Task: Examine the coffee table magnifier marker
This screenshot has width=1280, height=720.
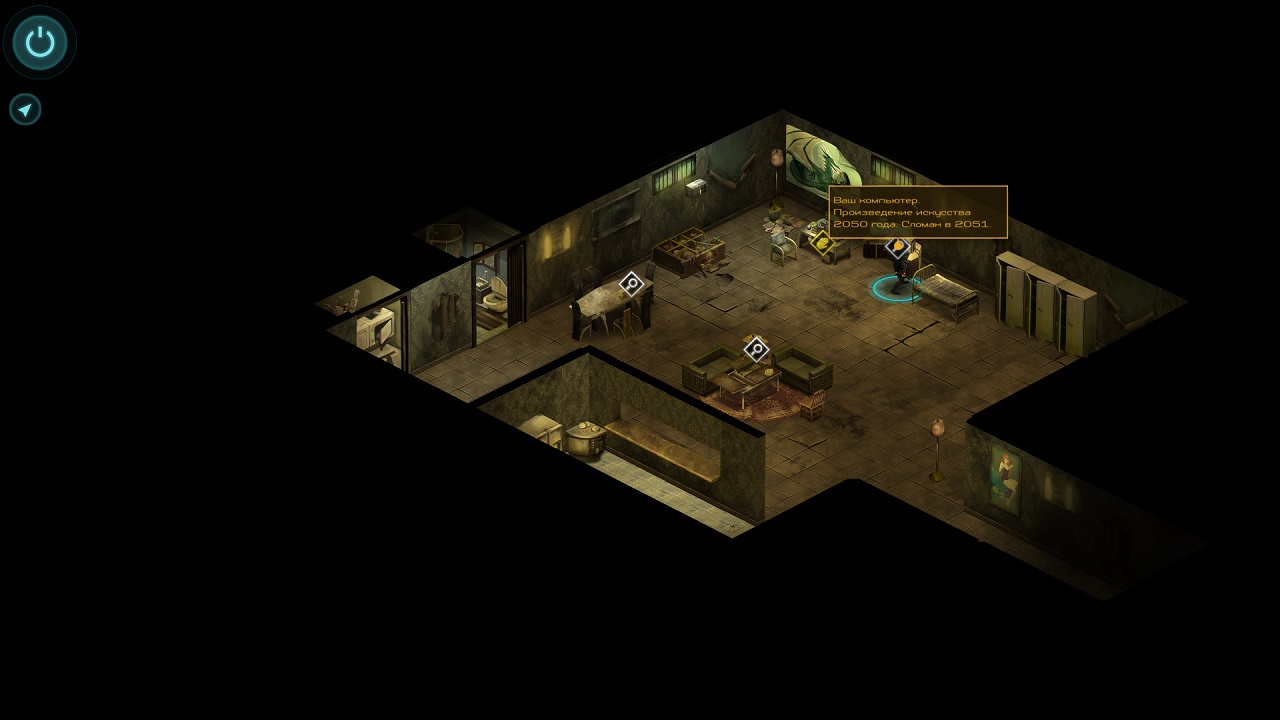Action: [x=756, y=349]
